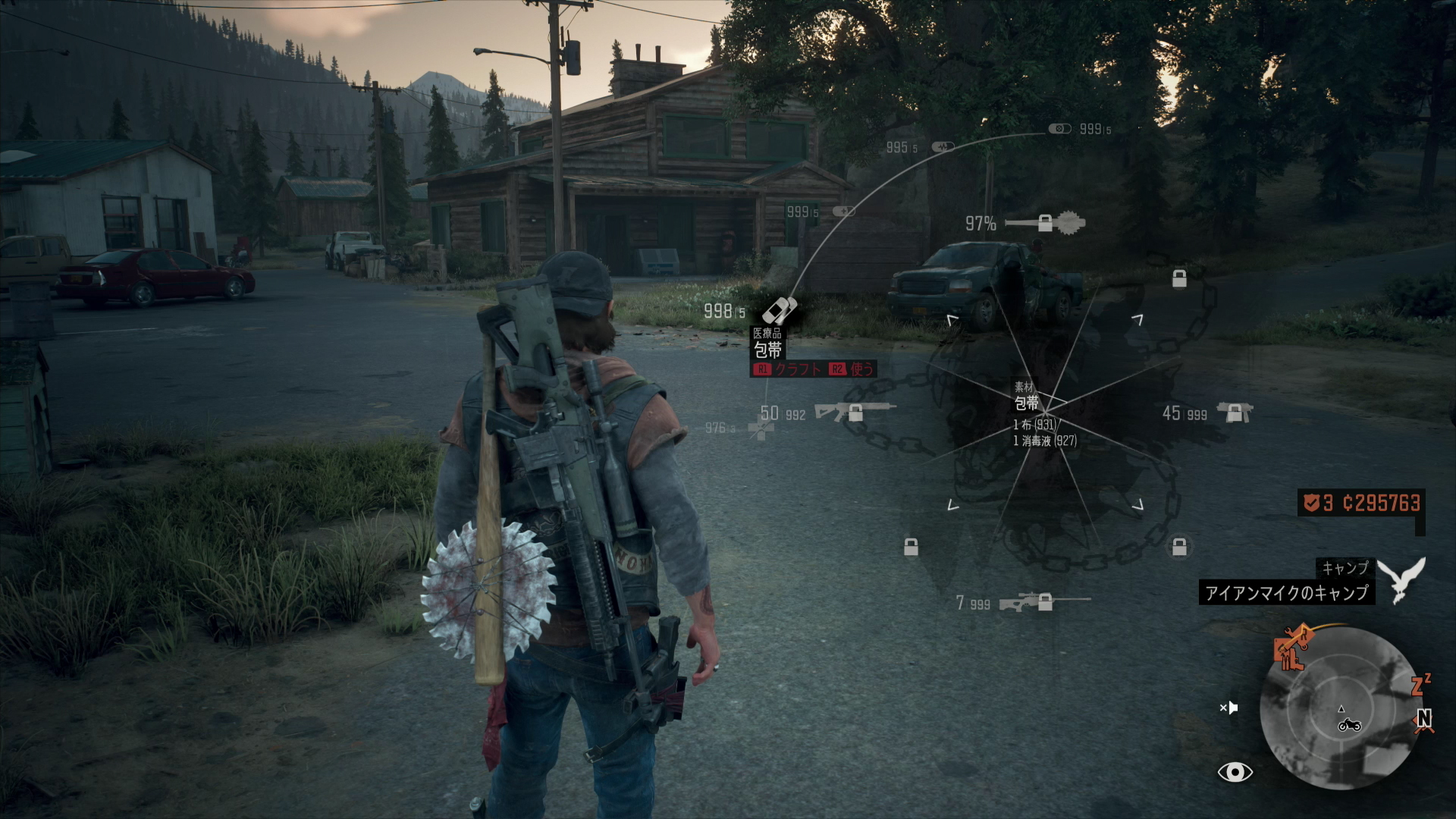Click the circular minimap
Screen dimensions: 1456x819
tap(1341, 707)
